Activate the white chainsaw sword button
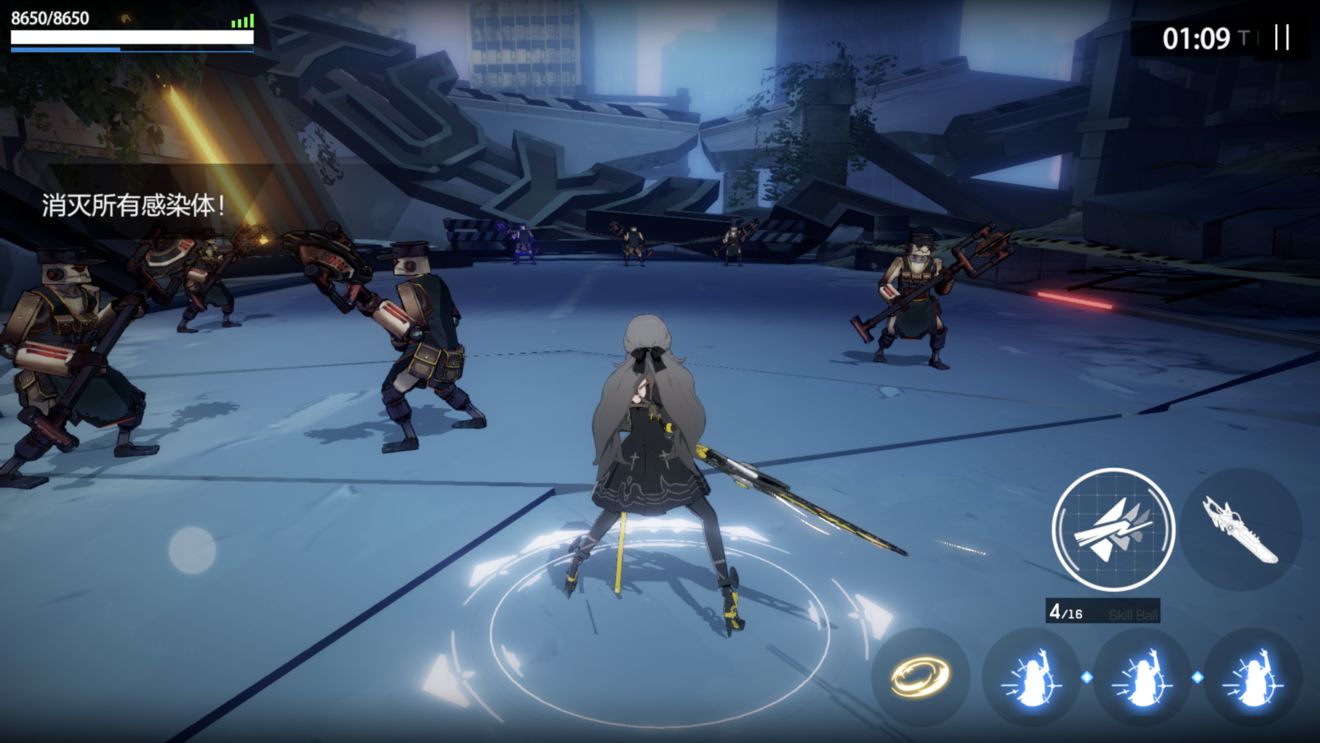 pyautogui.click(x=1241, y=528)
